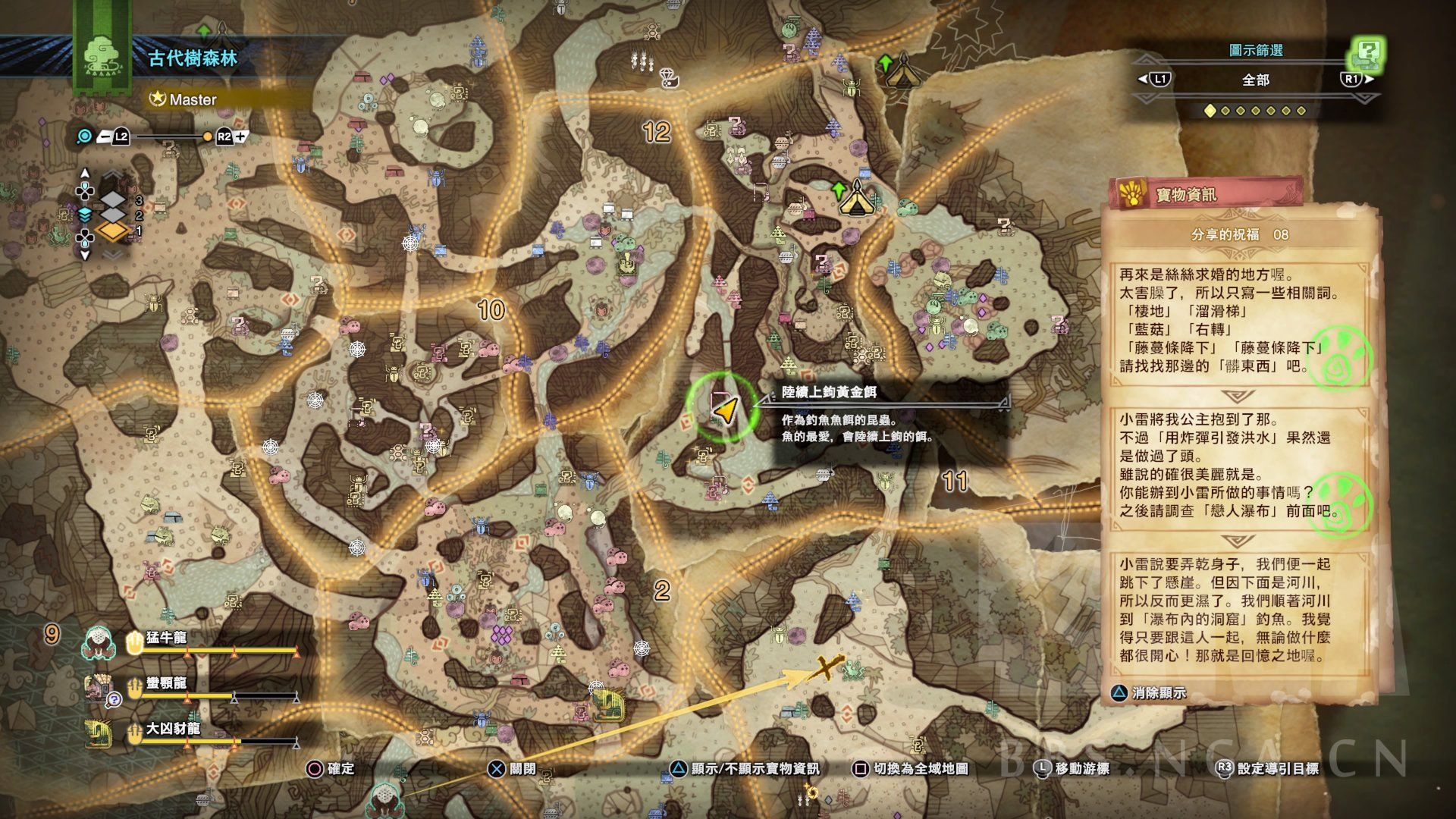Switch to map layer 3
The image size is (1456, 819).
[x=114, y=200]
